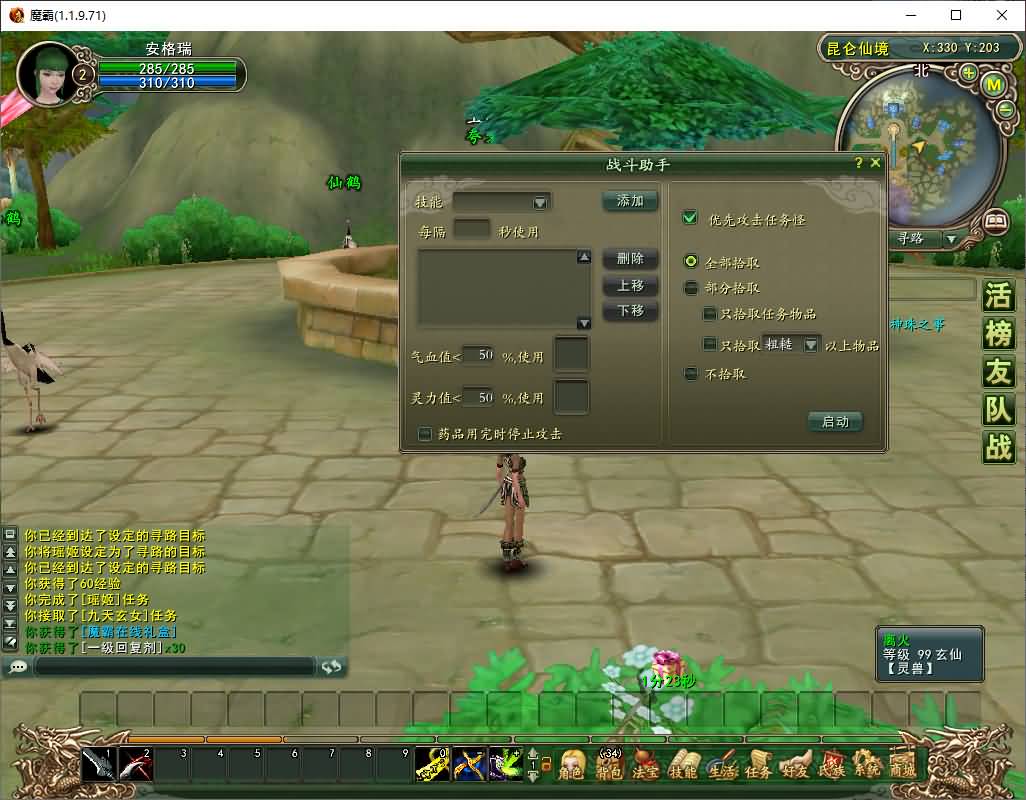Image resolution: width=1026 pixels, height=800 pixels.
Task: Select the 部分拾取 pickup option
Action: point(690,288)
